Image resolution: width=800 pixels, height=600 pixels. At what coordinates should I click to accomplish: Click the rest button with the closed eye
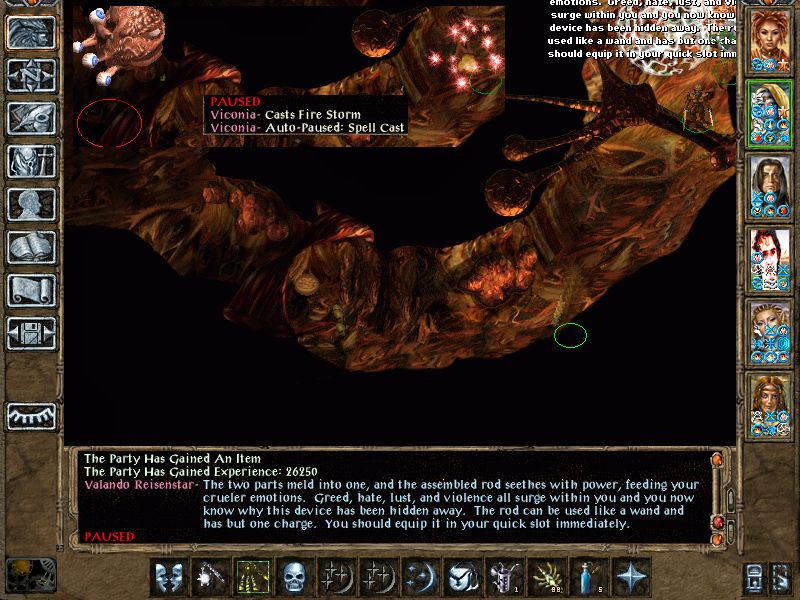[32, 415]
